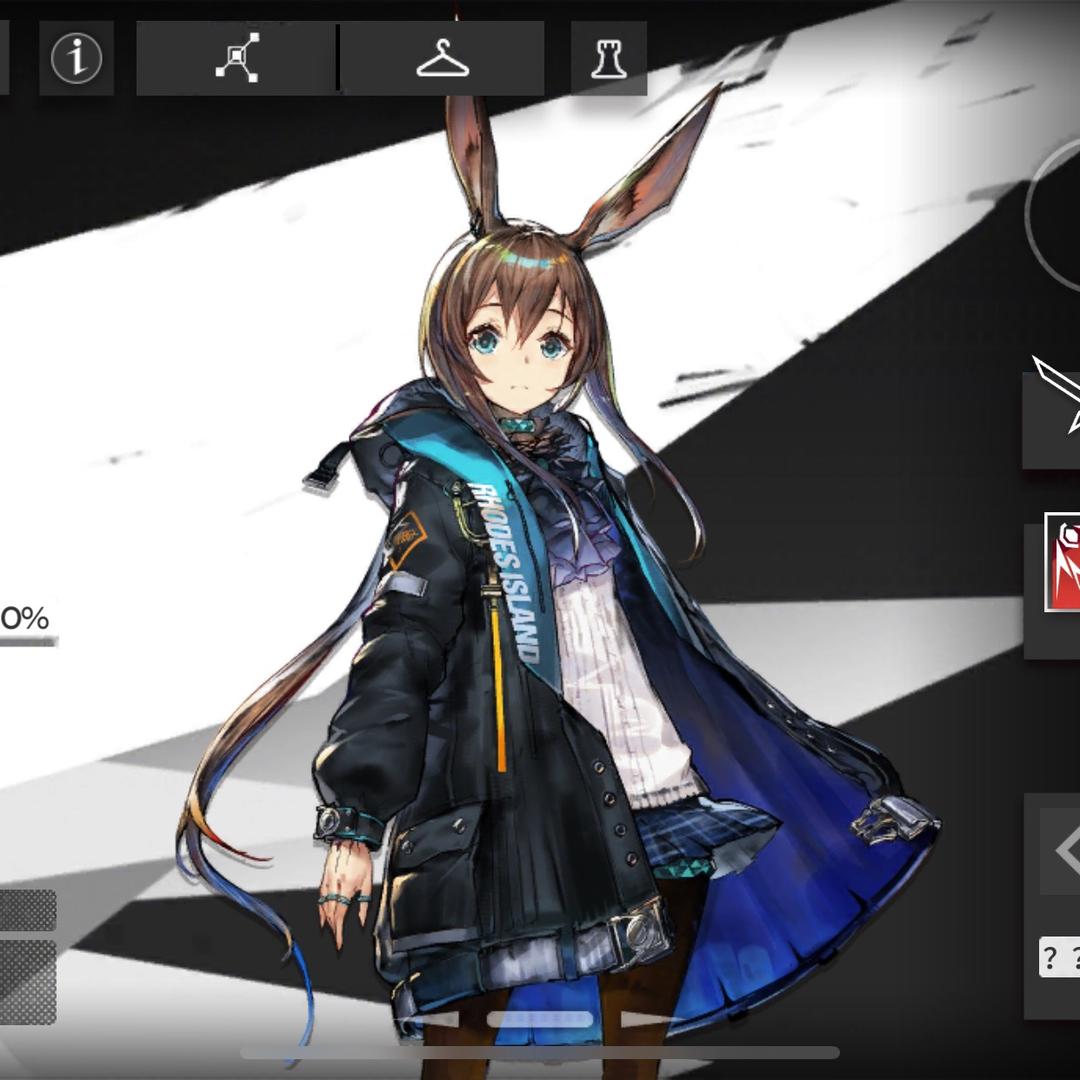Select the chess rook icon

[608, 58]
